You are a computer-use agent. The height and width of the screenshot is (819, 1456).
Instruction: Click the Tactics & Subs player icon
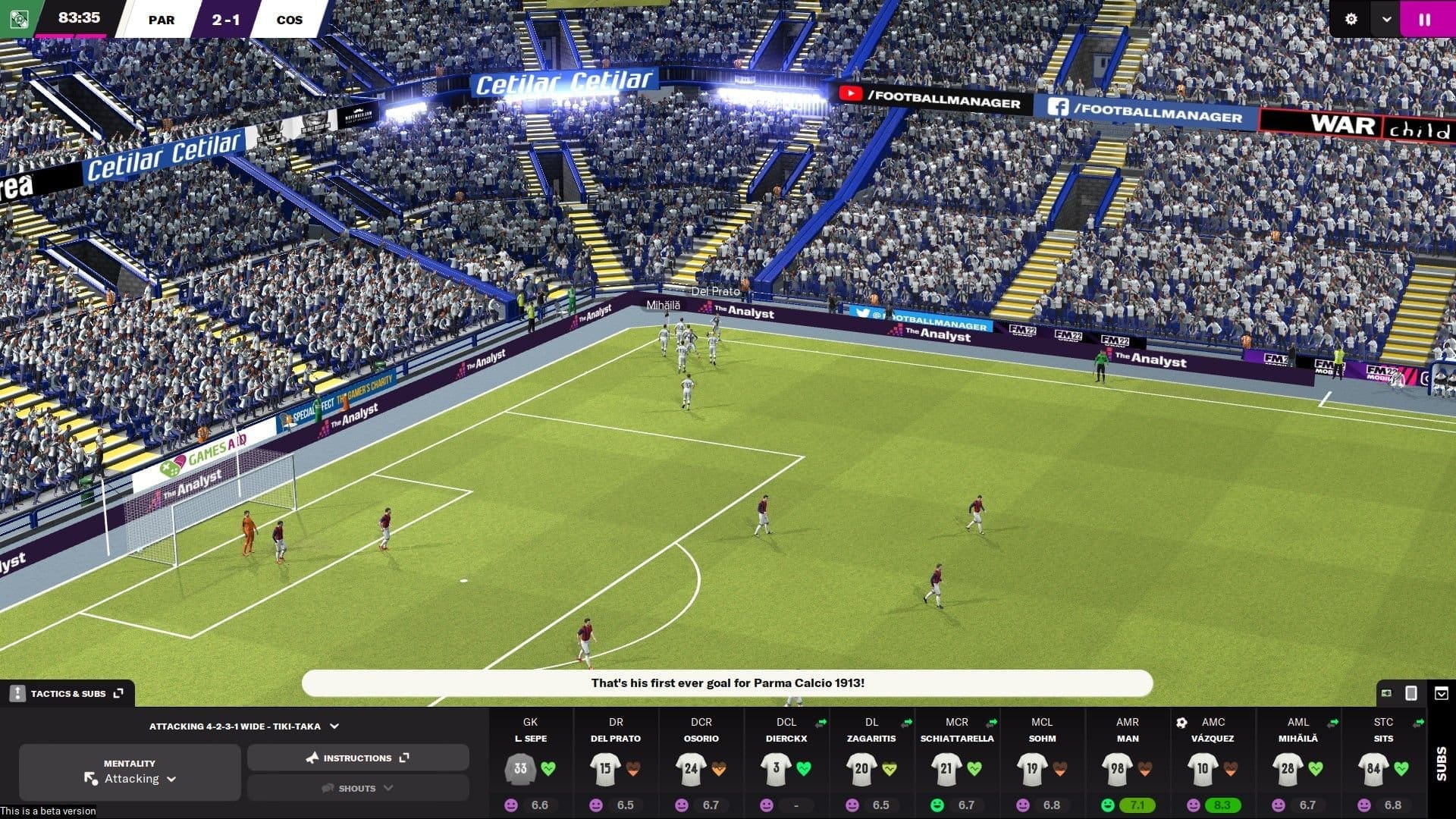click(17, 692)
